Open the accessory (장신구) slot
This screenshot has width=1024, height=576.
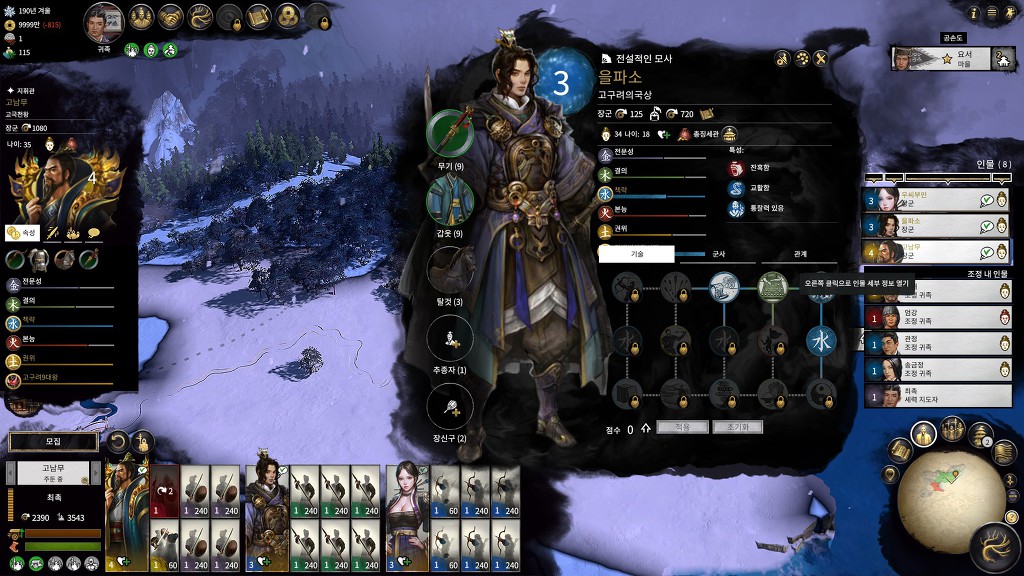coord(450,407)
